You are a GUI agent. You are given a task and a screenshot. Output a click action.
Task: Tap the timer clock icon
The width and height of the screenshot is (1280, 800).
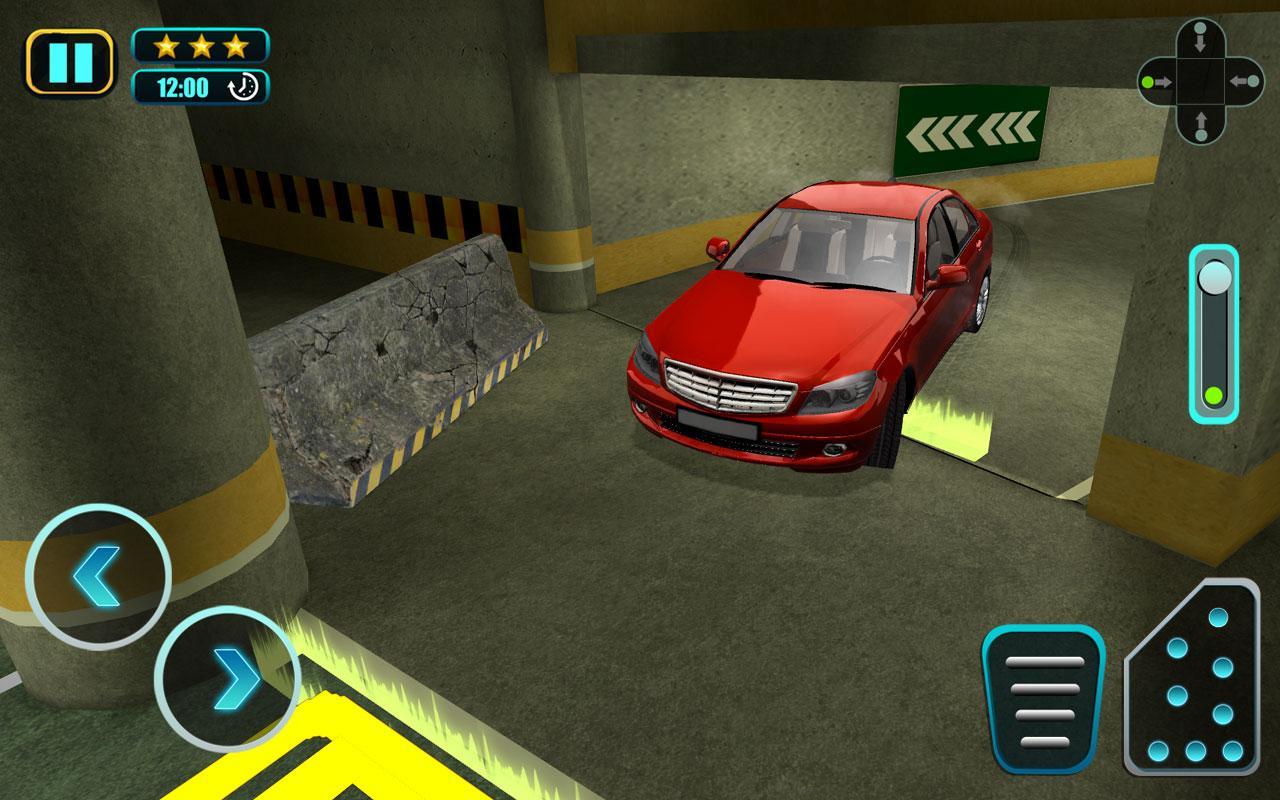pos(243,85)
